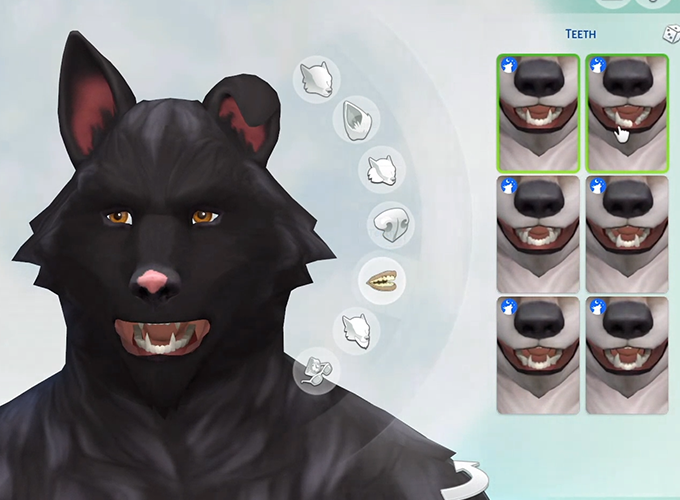Choose the teeth thumbnail under the hand cursor
Image resolution: width=680 pixels, height=500 pixels.
coord(626,112)
